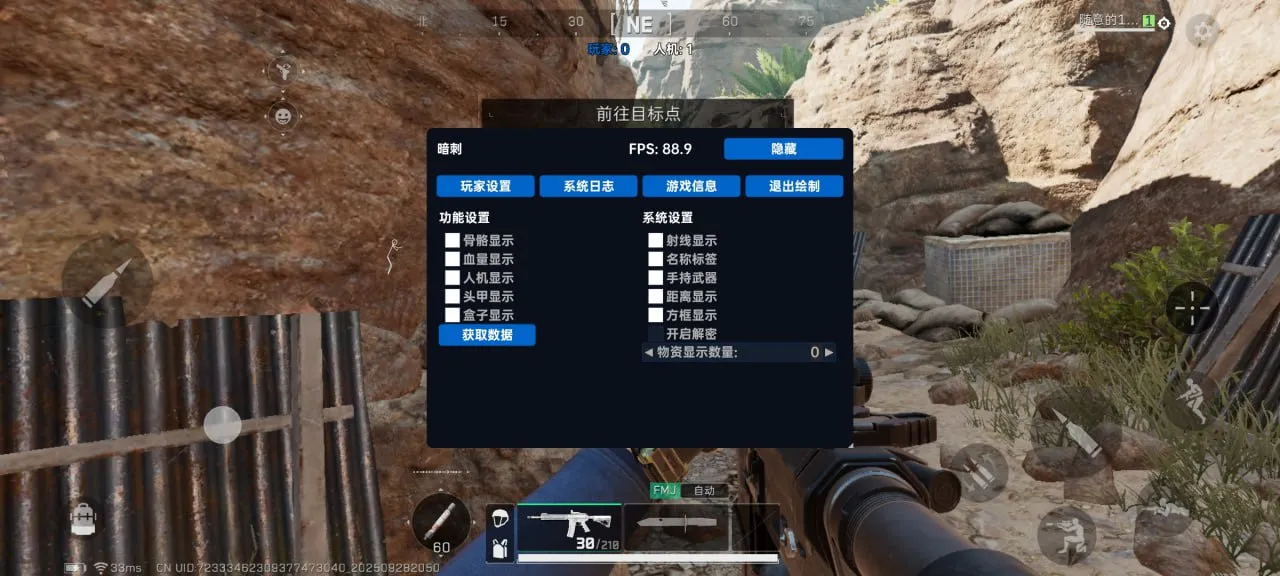
Task: Click the 隐藏 button on the overlay panel
Action: (x=783, y=149)
